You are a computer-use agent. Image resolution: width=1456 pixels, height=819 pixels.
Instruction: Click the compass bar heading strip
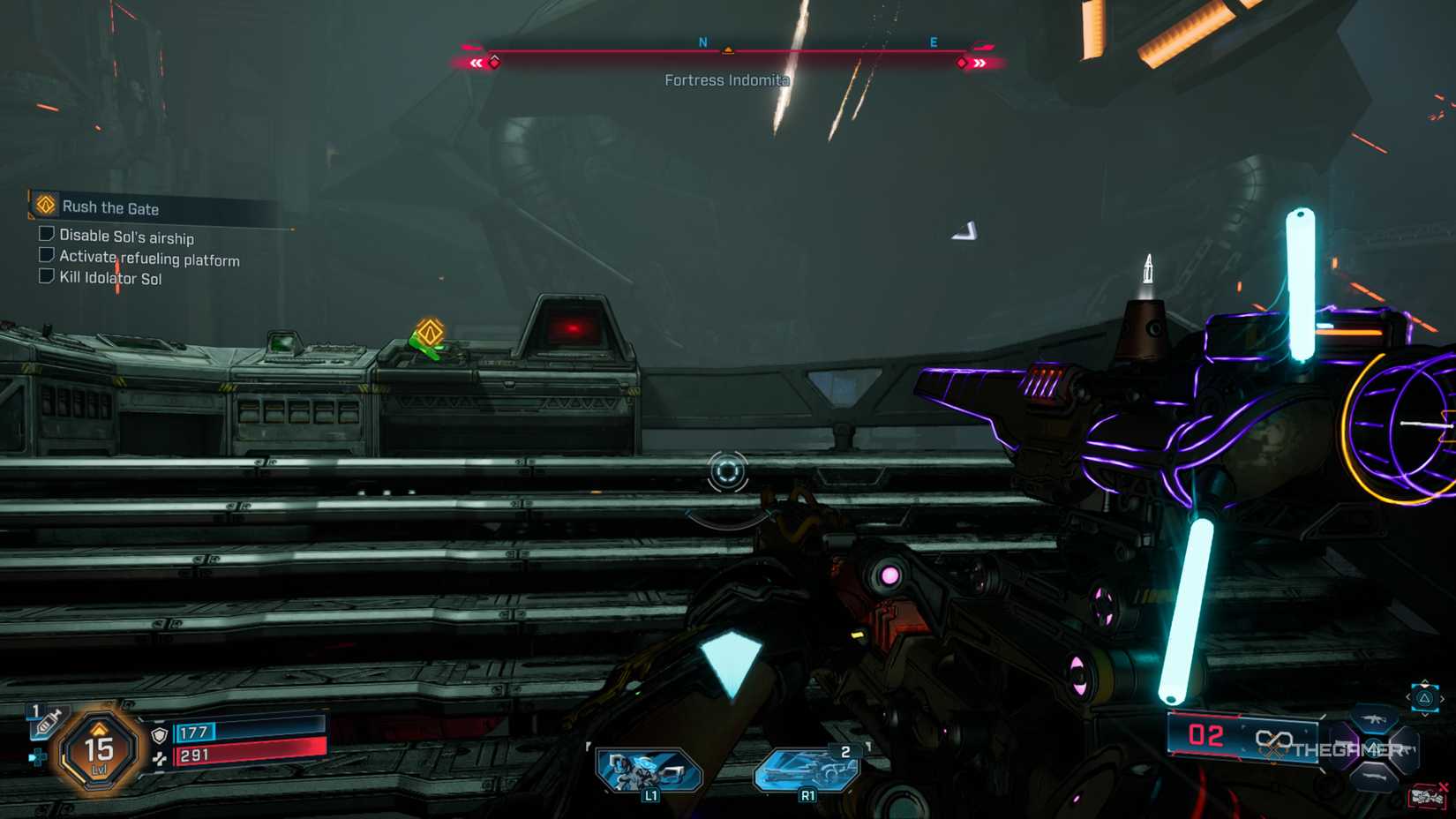tap(727, 52)
